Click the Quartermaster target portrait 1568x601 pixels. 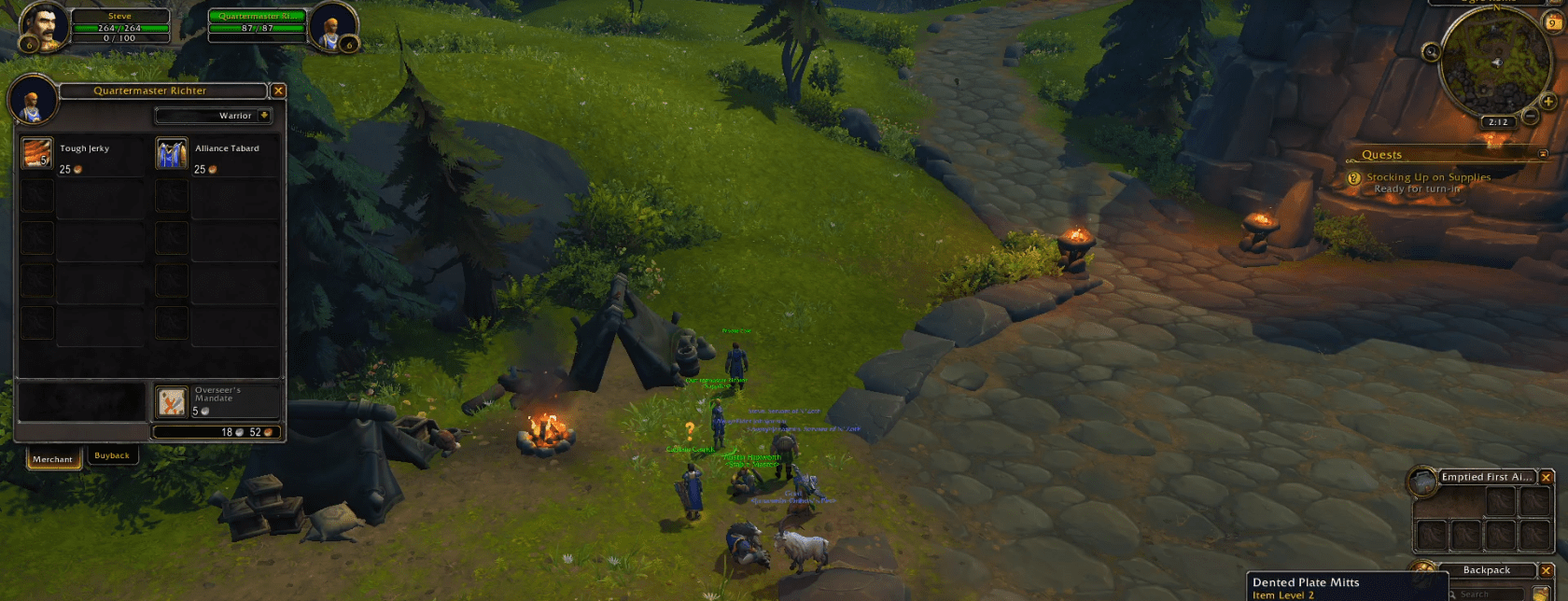click(x=330, y=28)
